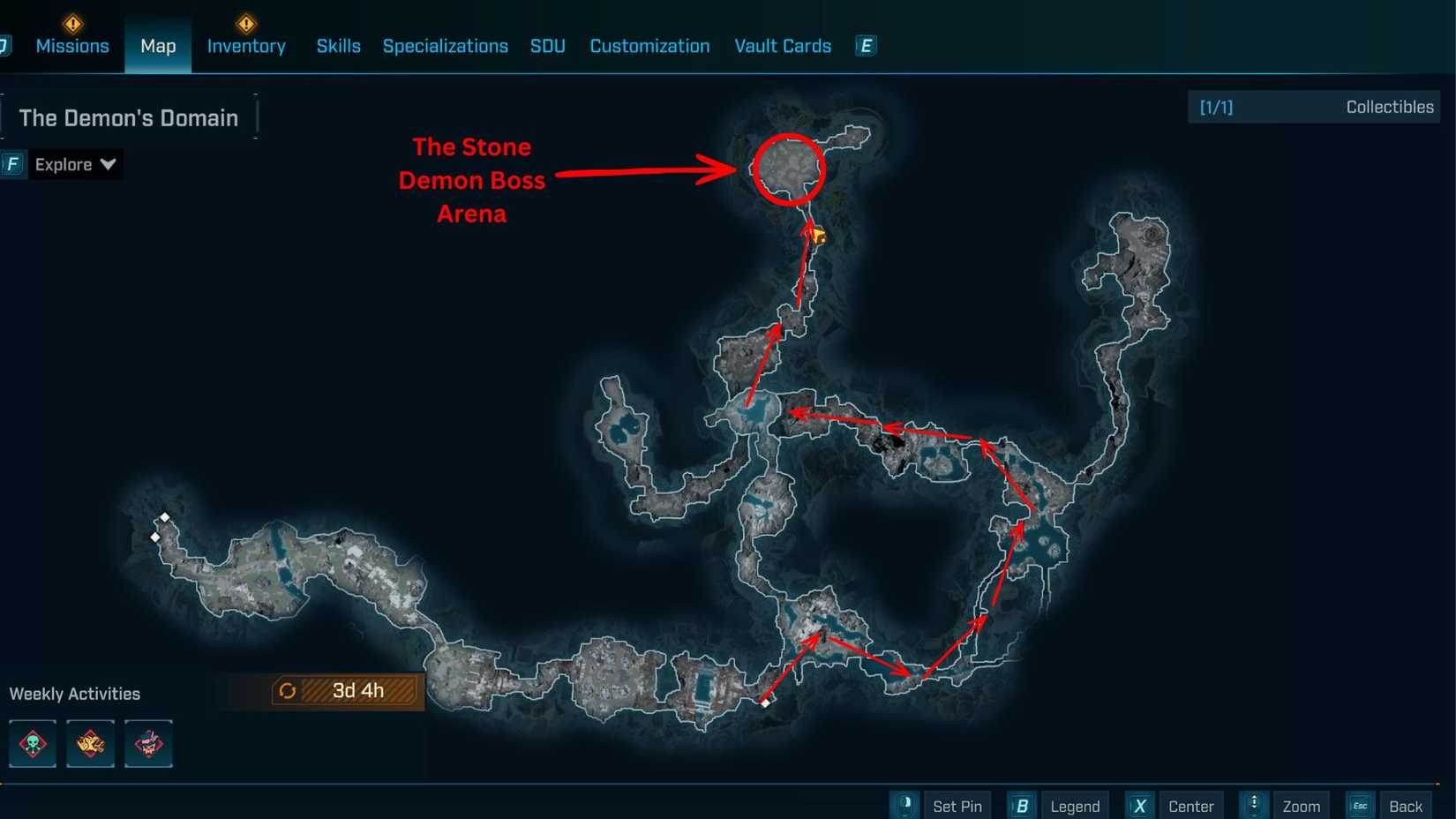Open the map Legend

click(1075, 805)
